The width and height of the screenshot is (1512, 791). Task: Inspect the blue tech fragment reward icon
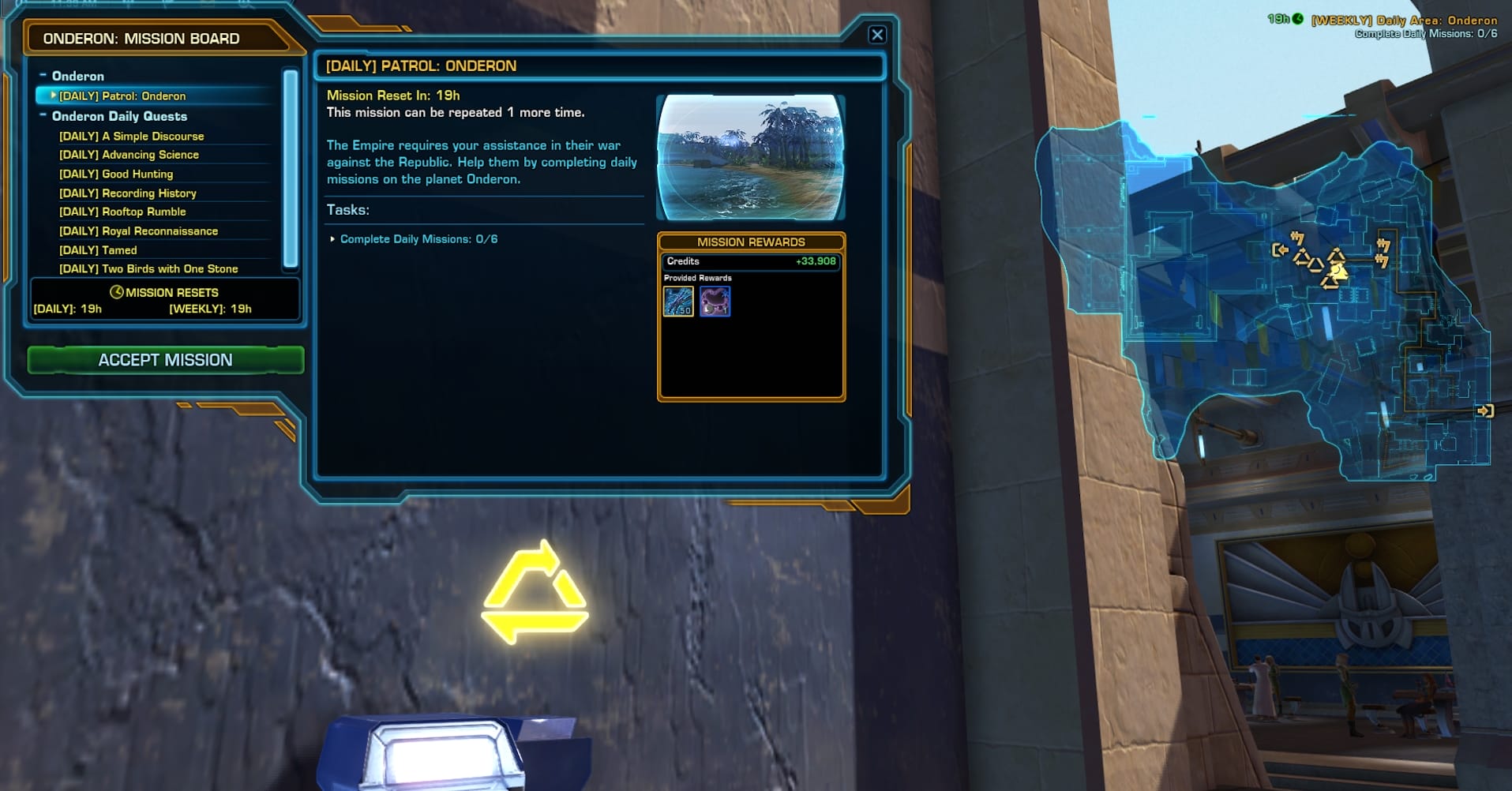coord(678,302)
